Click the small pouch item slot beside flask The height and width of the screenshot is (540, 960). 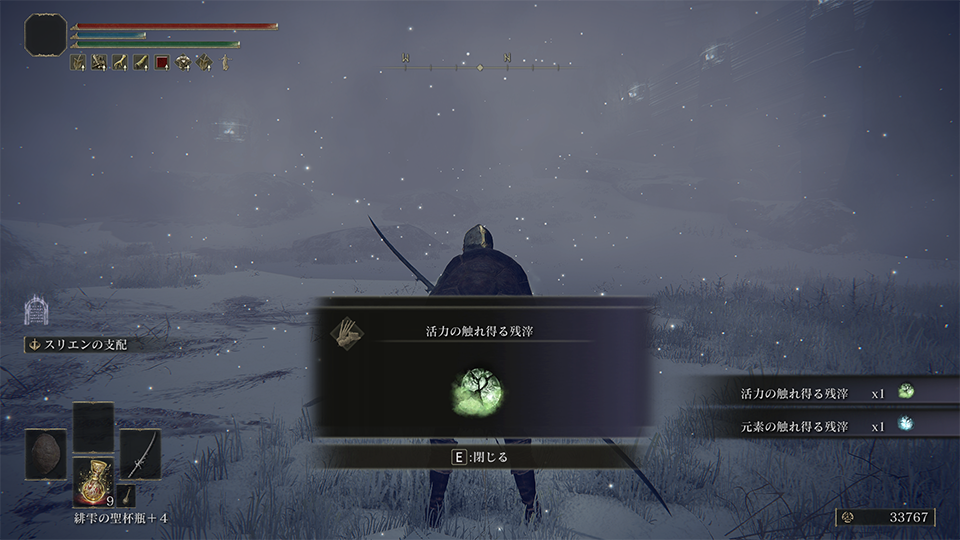tap(126, 494)
